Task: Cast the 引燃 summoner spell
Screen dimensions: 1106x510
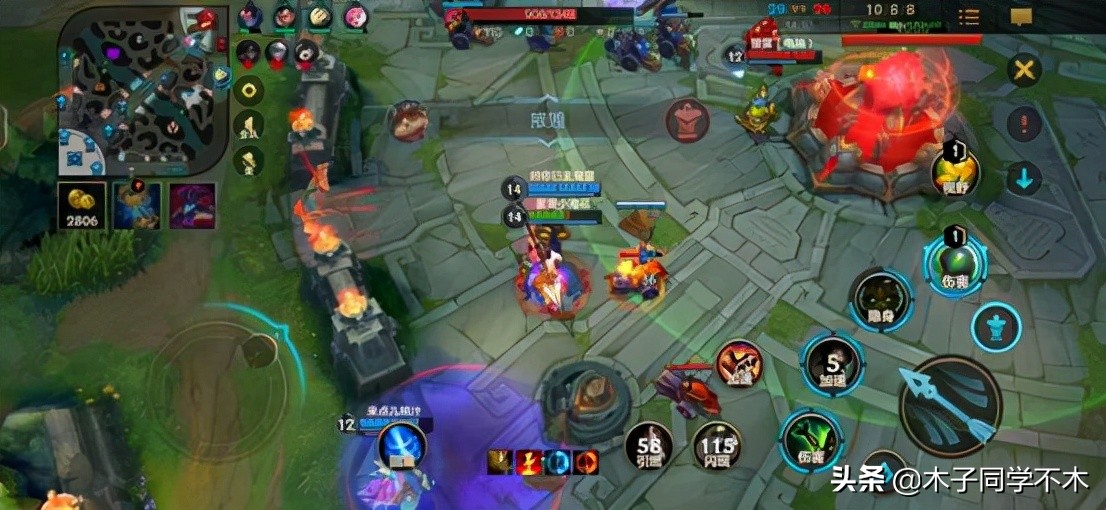Action: [649, 446]
